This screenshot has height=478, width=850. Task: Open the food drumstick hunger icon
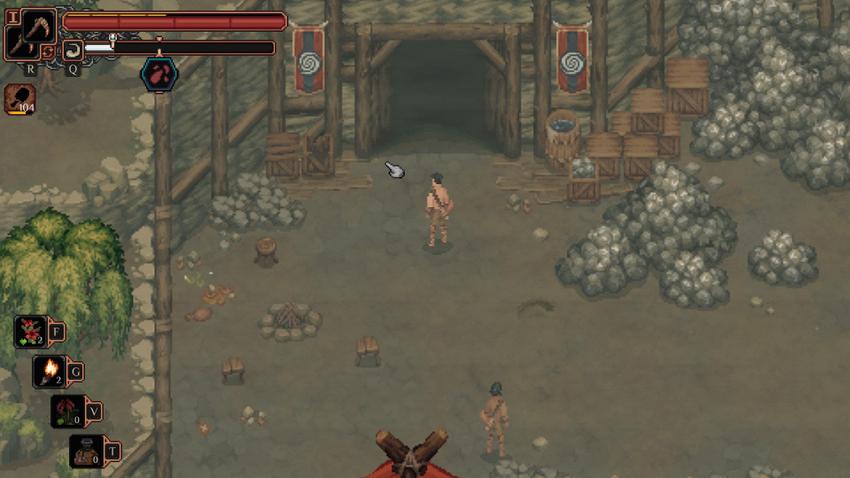19,98
